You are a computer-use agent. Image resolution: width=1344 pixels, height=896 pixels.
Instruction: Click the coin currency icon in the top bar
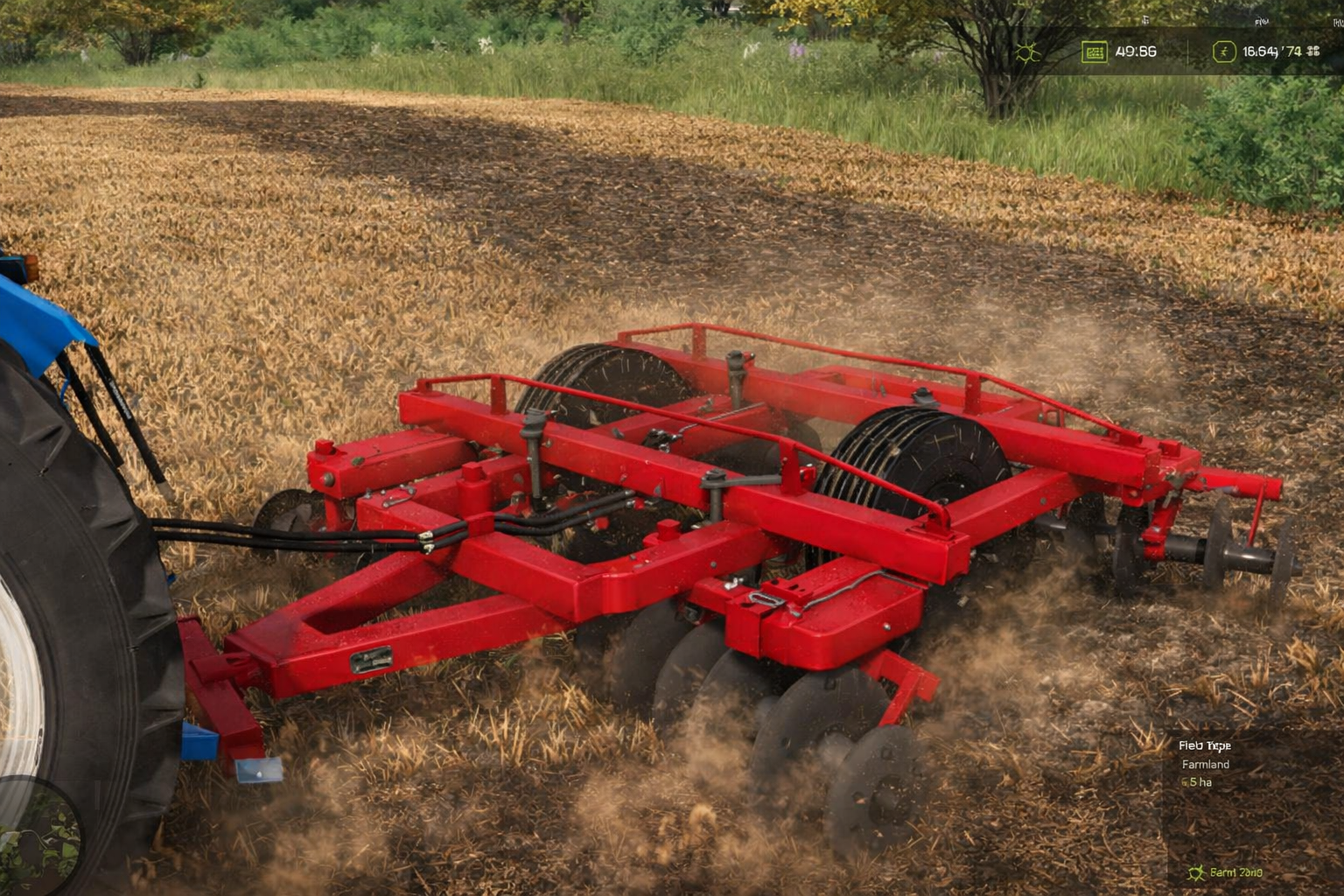coord(1223,51)
